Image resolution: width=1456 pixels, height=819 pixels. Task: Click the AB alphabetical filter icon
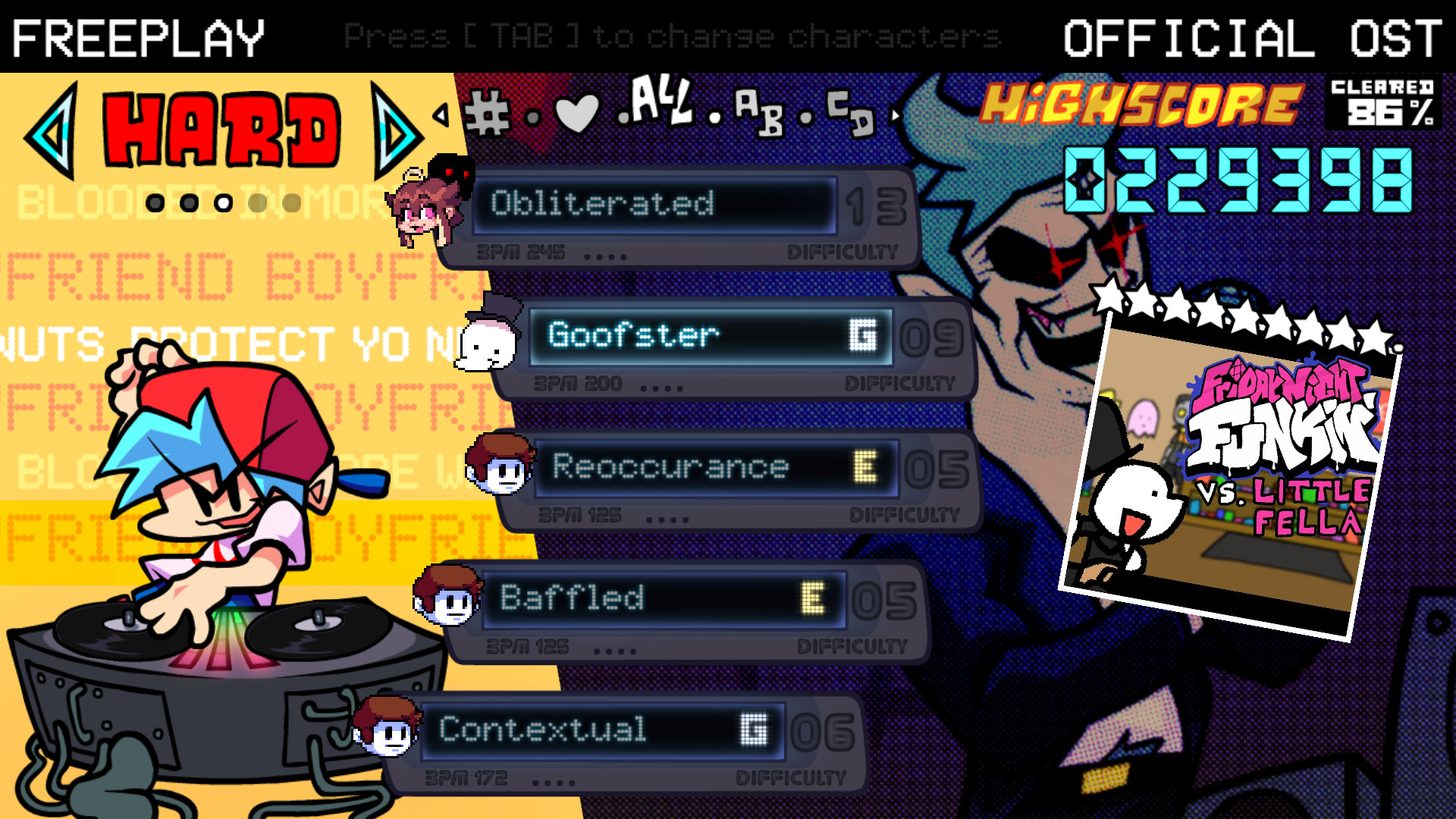pyautogui.click(x=758, y=114)
